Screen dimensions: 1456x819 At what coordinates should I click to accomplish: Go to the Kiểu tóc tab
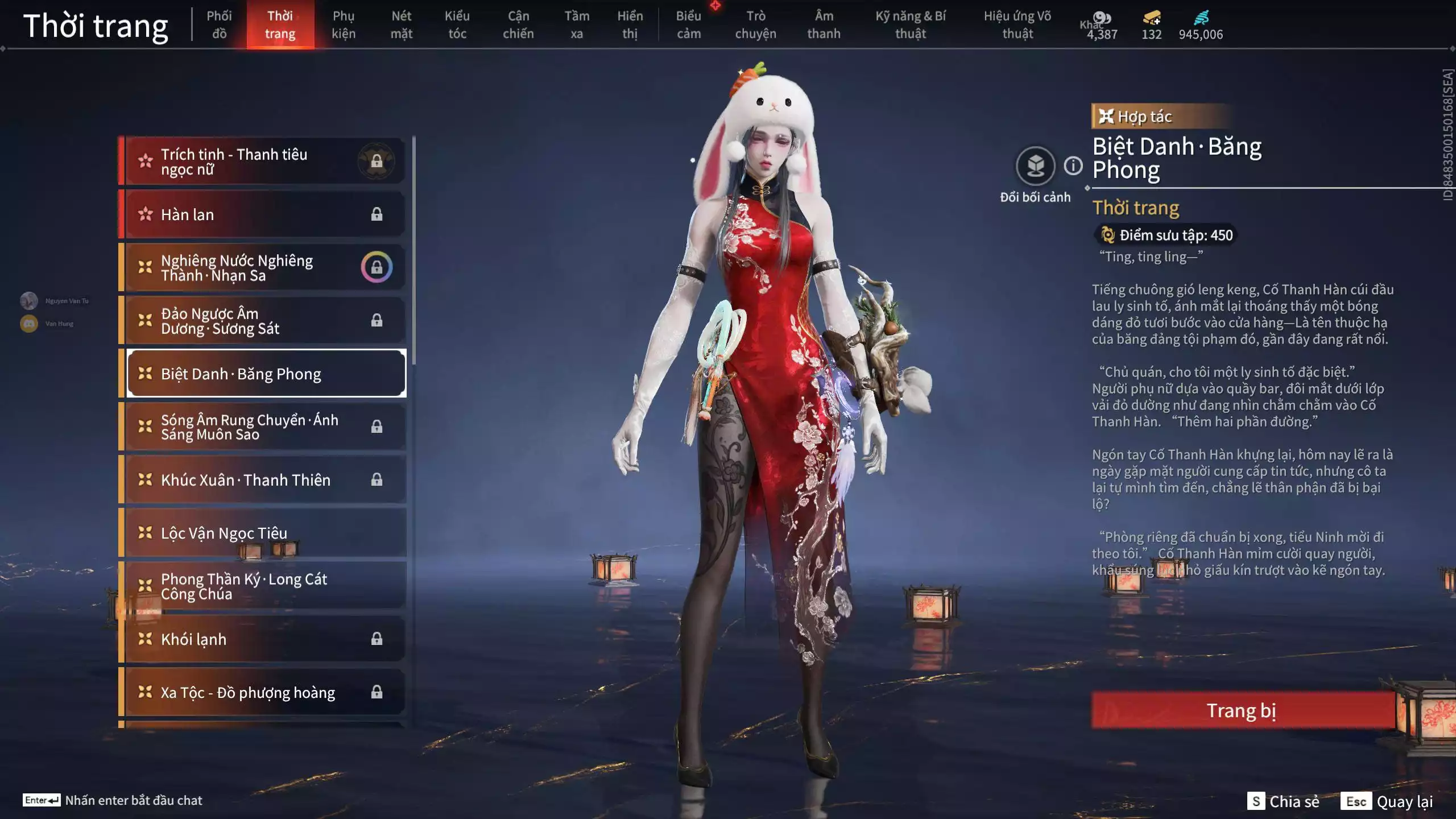(x=457, y=24)
